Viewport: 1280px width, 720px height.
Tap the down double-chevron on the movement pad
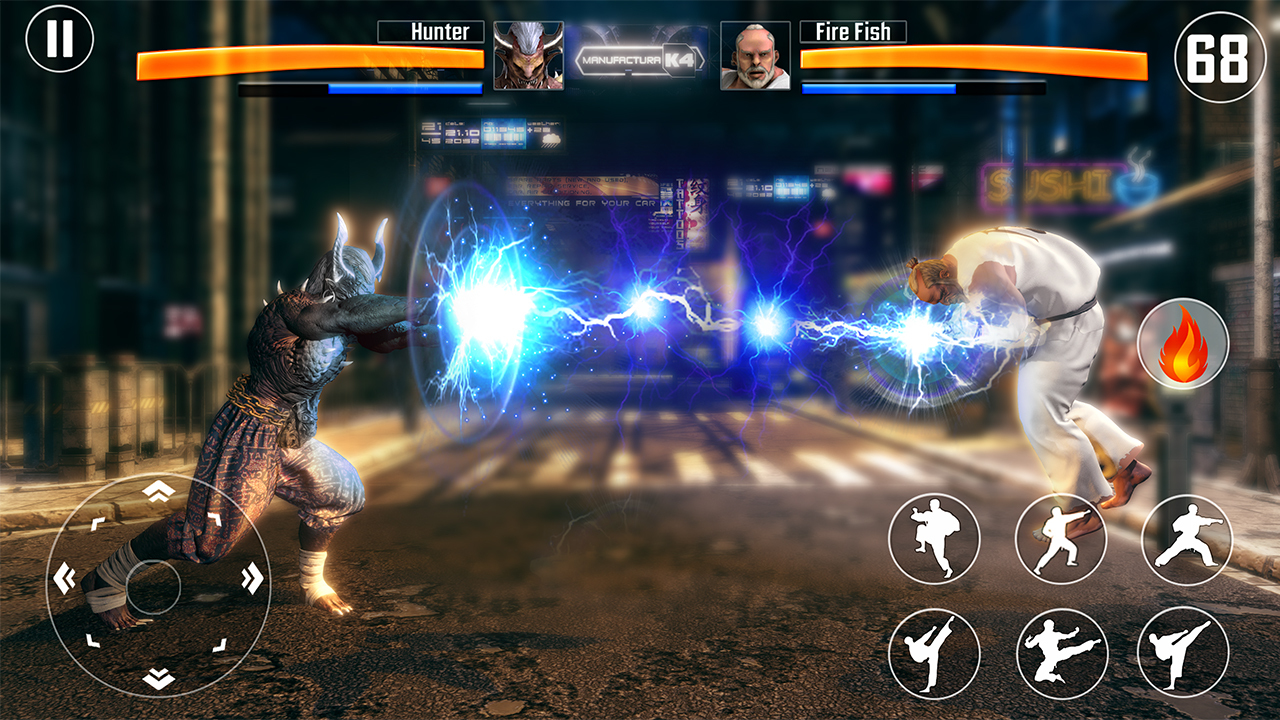[158, 679]
